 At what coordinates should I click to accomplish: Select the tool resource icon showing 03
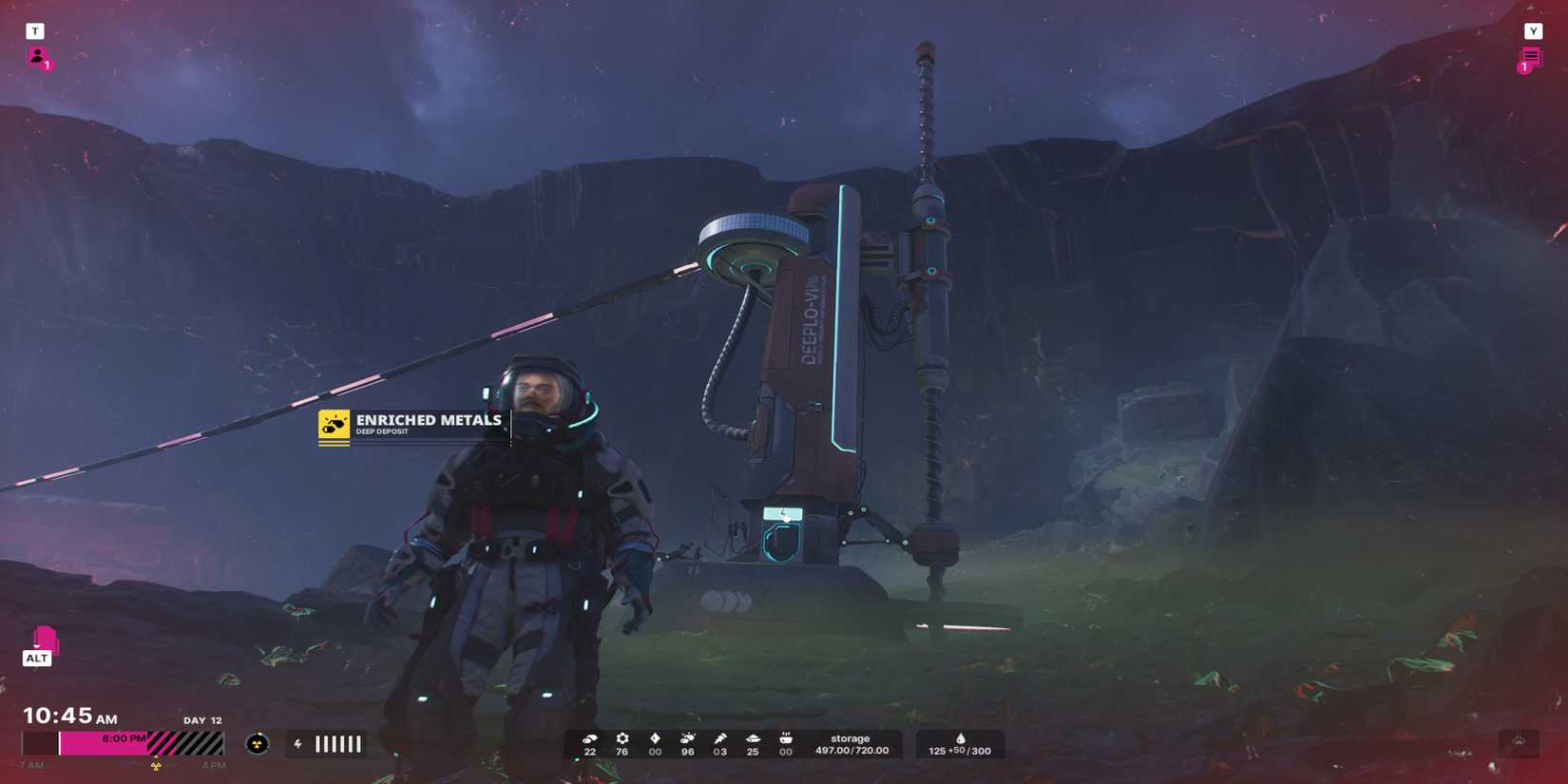click(x=720, y=739)
